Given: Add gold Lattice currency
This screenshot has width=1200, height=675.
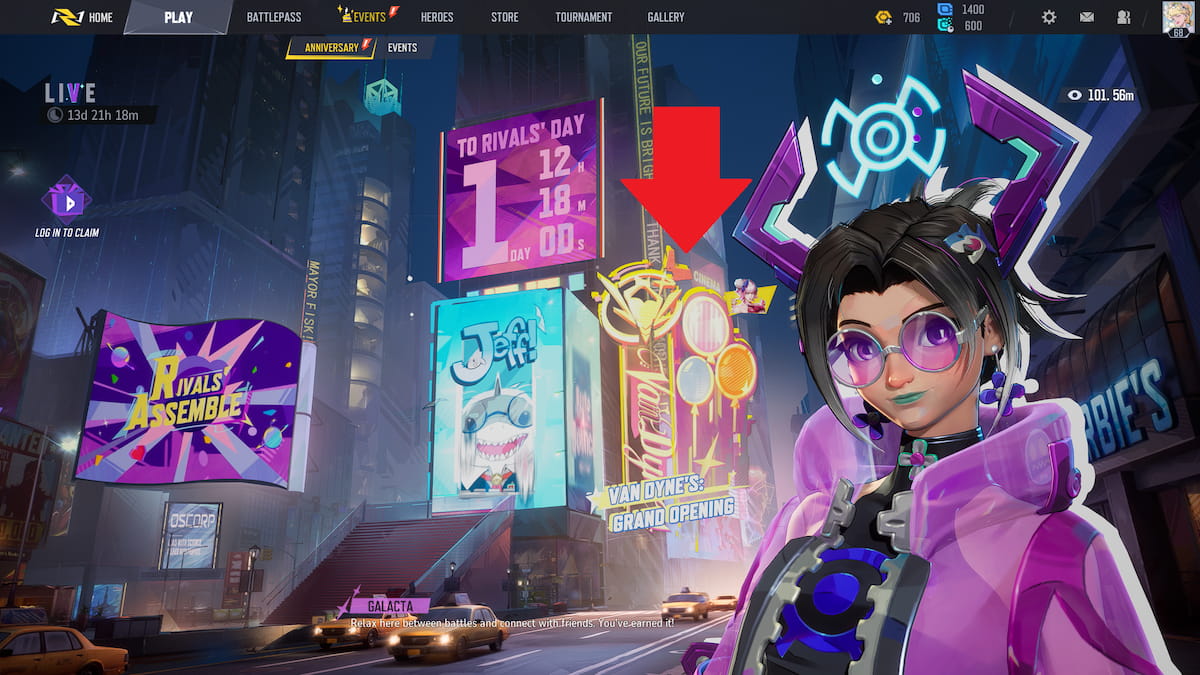Looking at the screenshot, I should point(884,17).
